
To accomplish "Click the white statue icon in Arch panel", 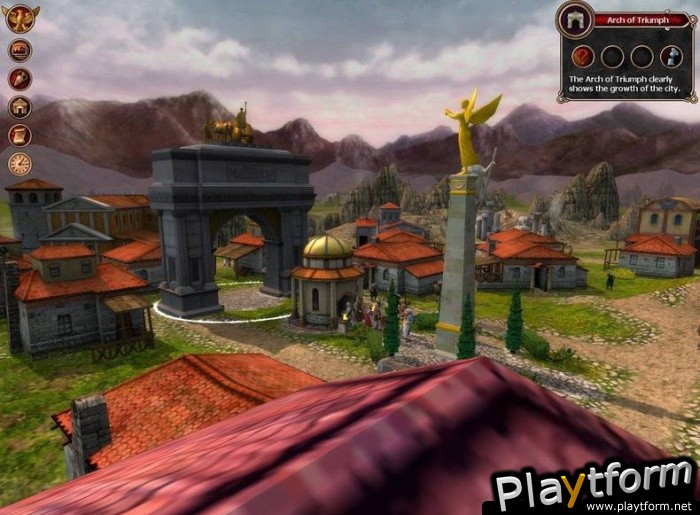I will click(x=671, y=56).
